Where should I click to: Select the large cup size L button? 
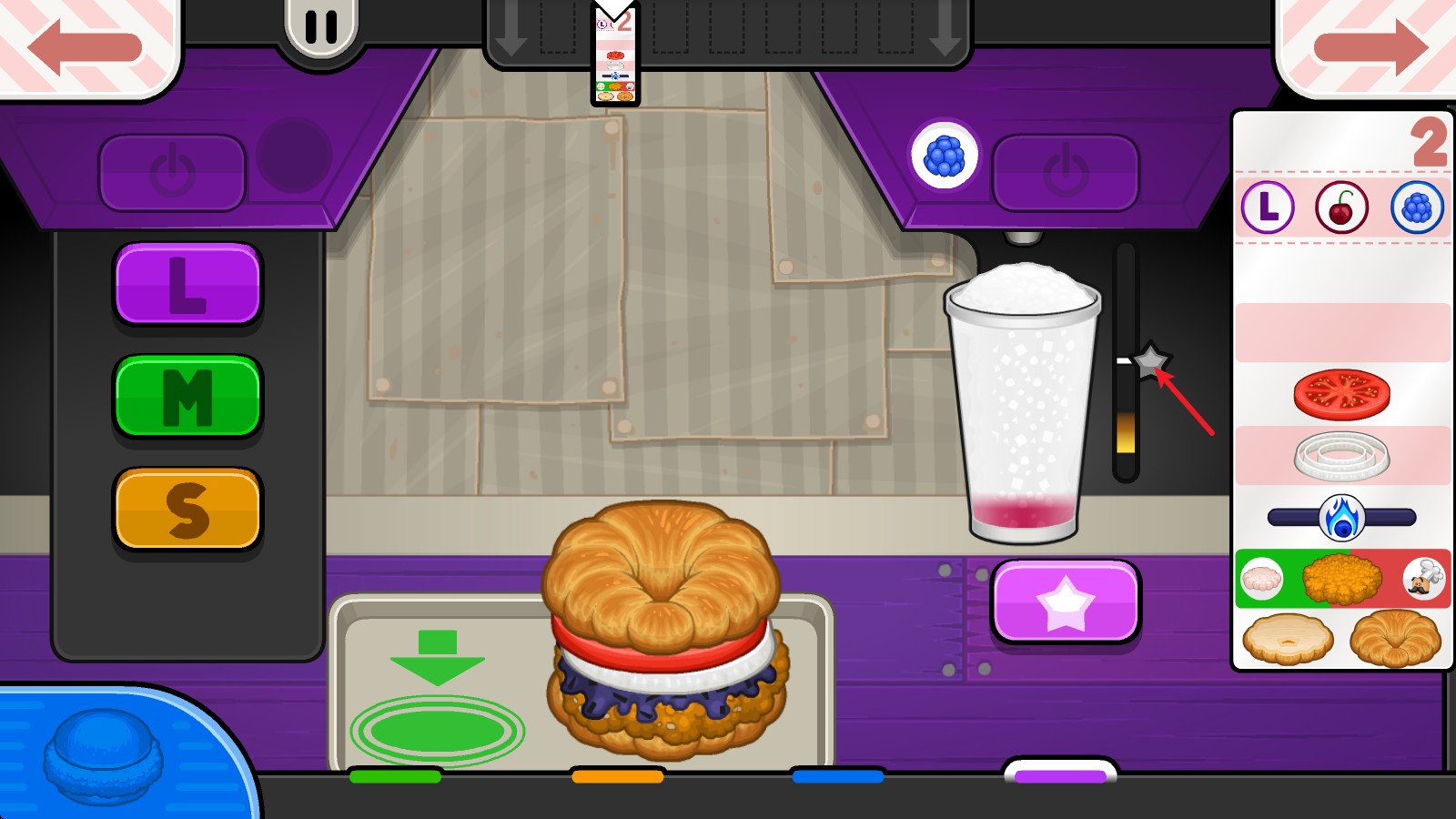coord(187,284)
